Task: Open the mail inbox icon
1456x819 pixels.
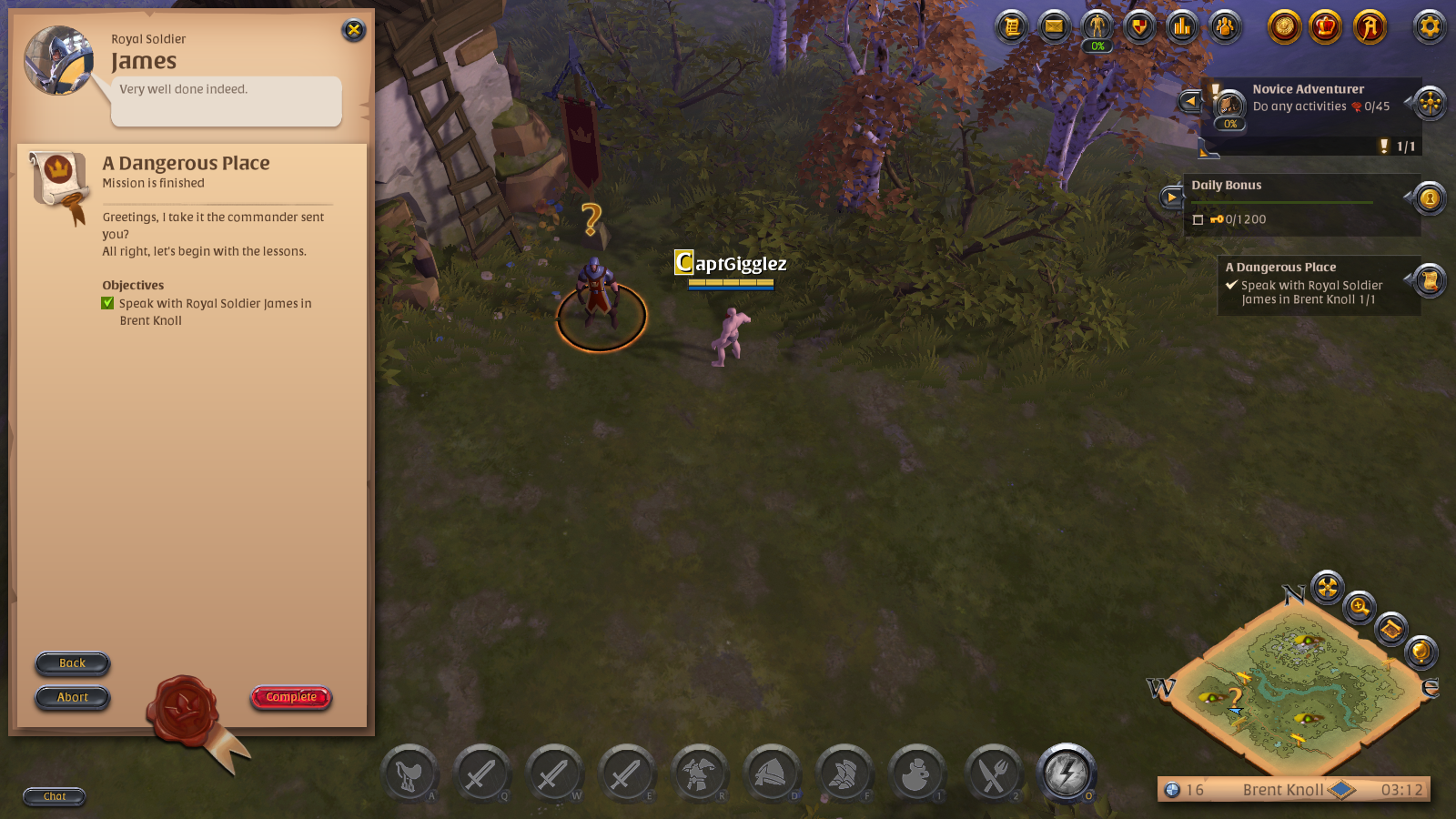Action: coord(1053,27)
